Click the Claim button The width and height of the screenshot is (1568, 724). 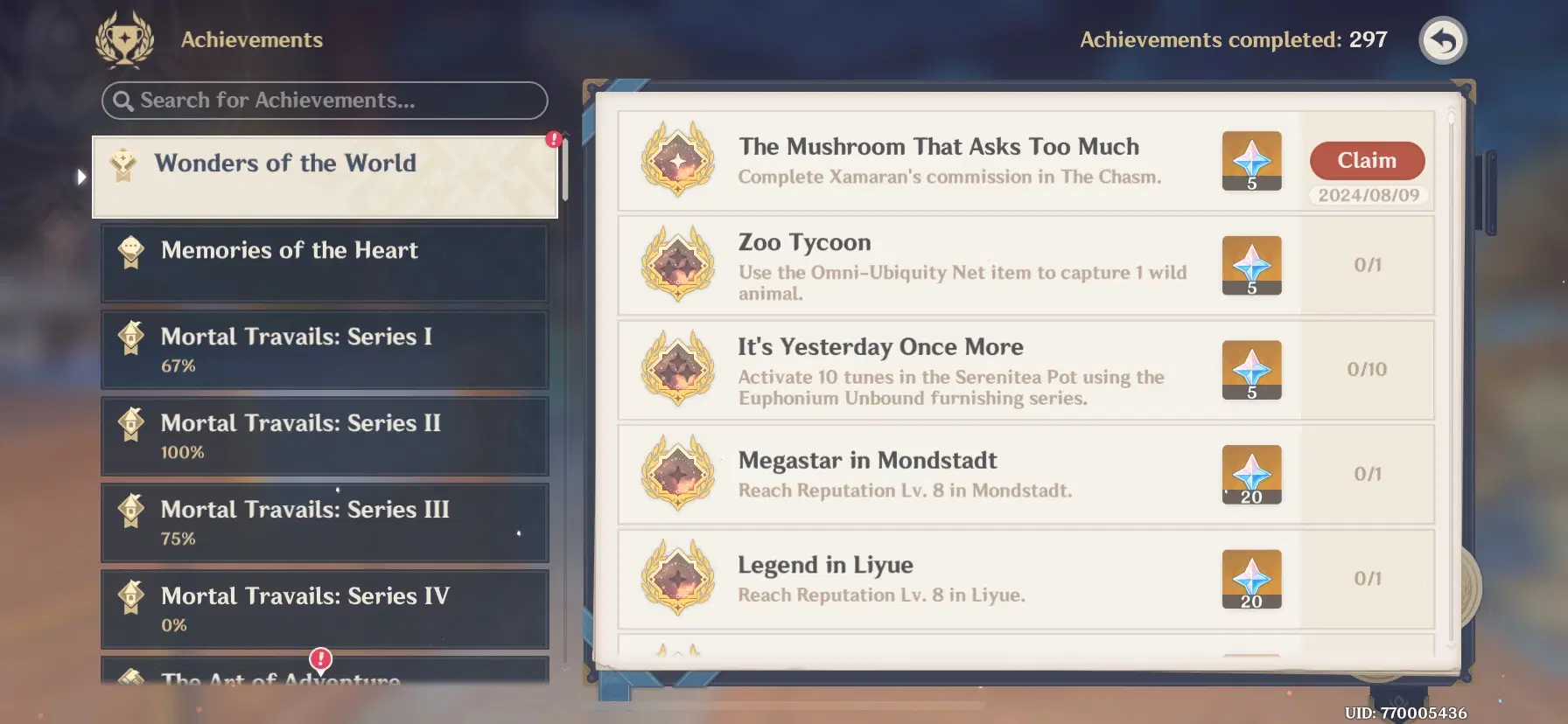(1367, 160)
